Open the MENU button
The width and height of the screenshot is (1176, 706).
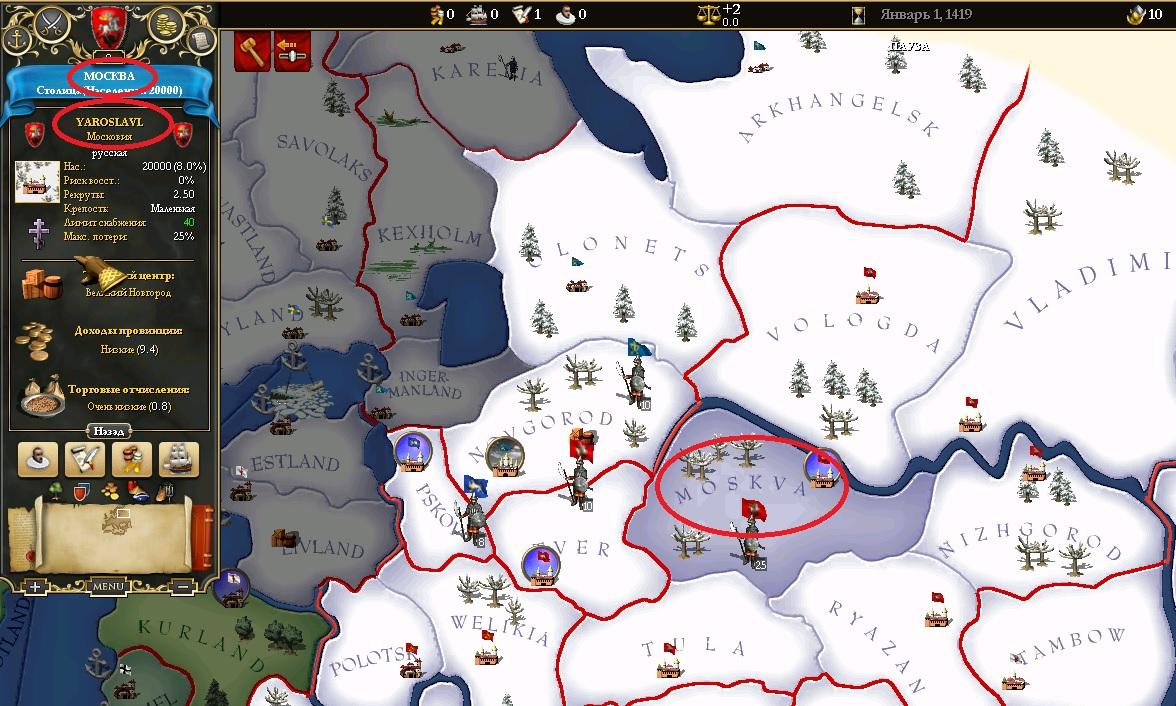(x=108, y=587)
